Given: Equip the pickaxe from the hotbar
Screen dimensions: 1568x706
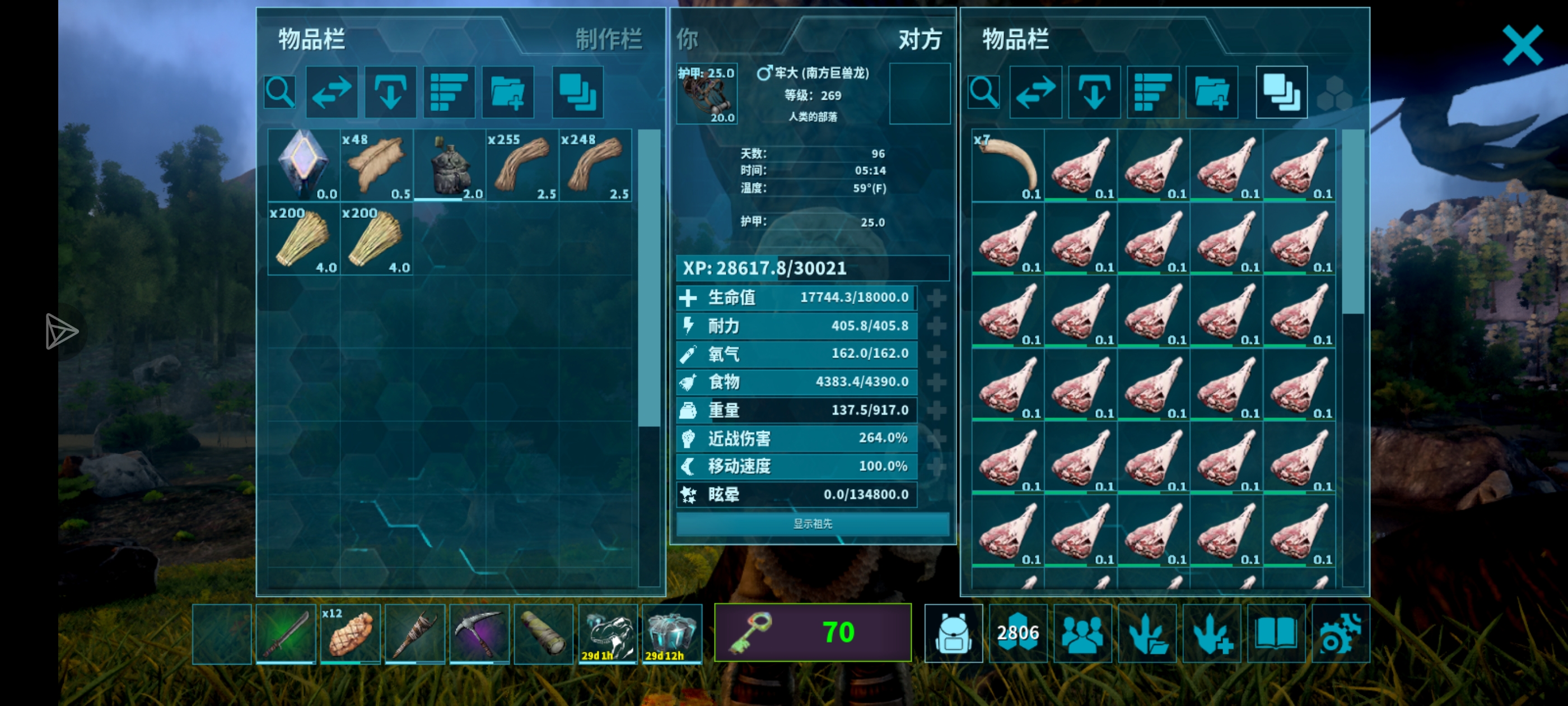Looking at the screenshot, I should [479, 633].
